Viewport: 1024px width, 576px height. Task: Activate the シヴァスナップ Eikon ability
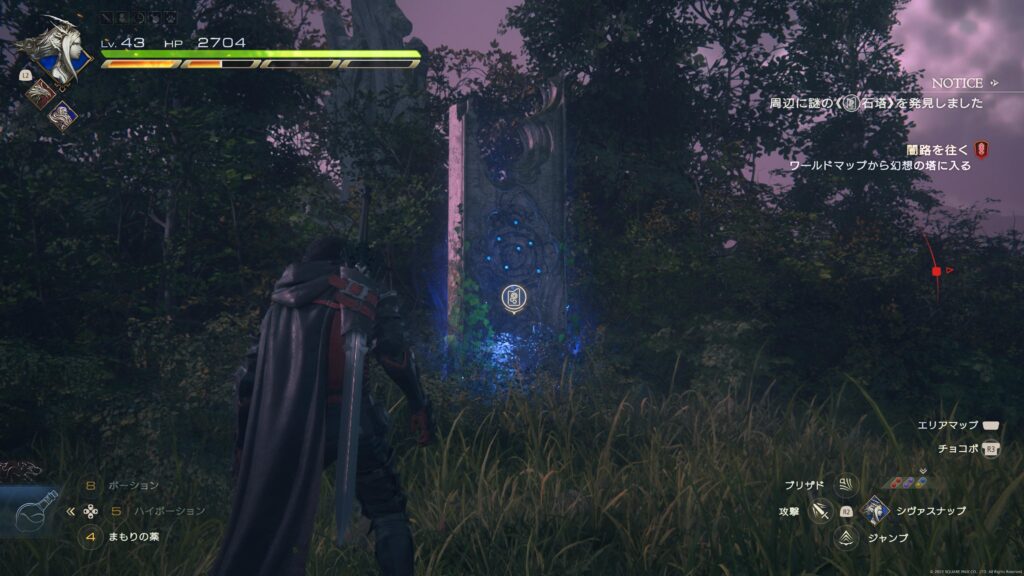point(876,511)
